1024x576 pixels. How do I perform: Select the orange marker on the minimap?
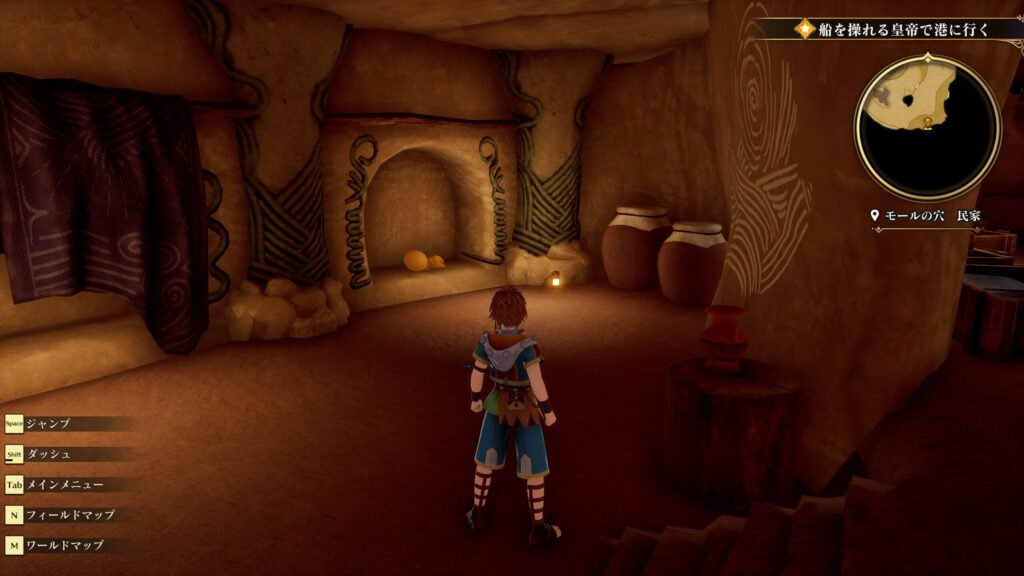[928, 122]
